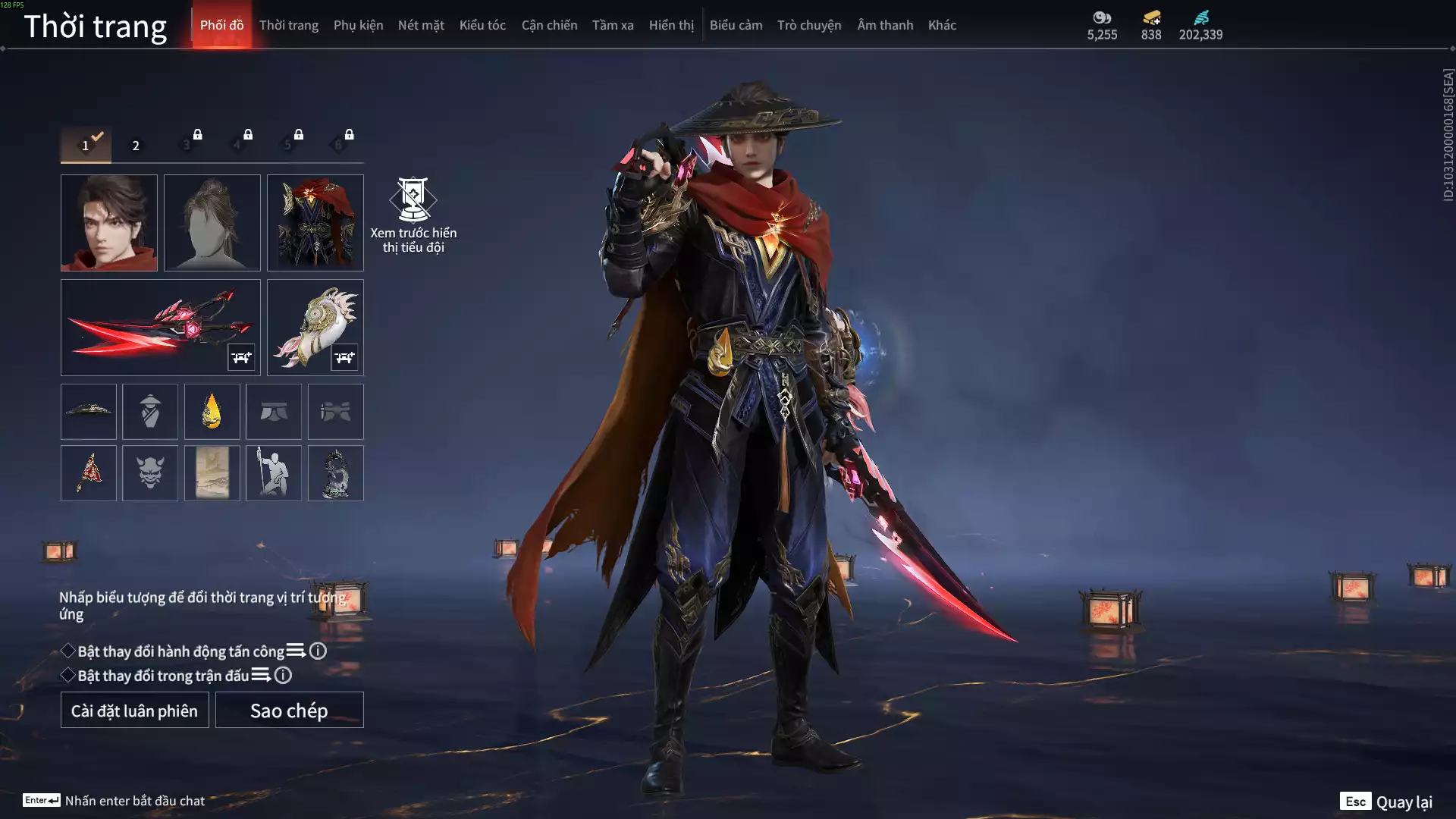Show the Cận chiến tab
The image size is (1456, 819).
point(549,25)
